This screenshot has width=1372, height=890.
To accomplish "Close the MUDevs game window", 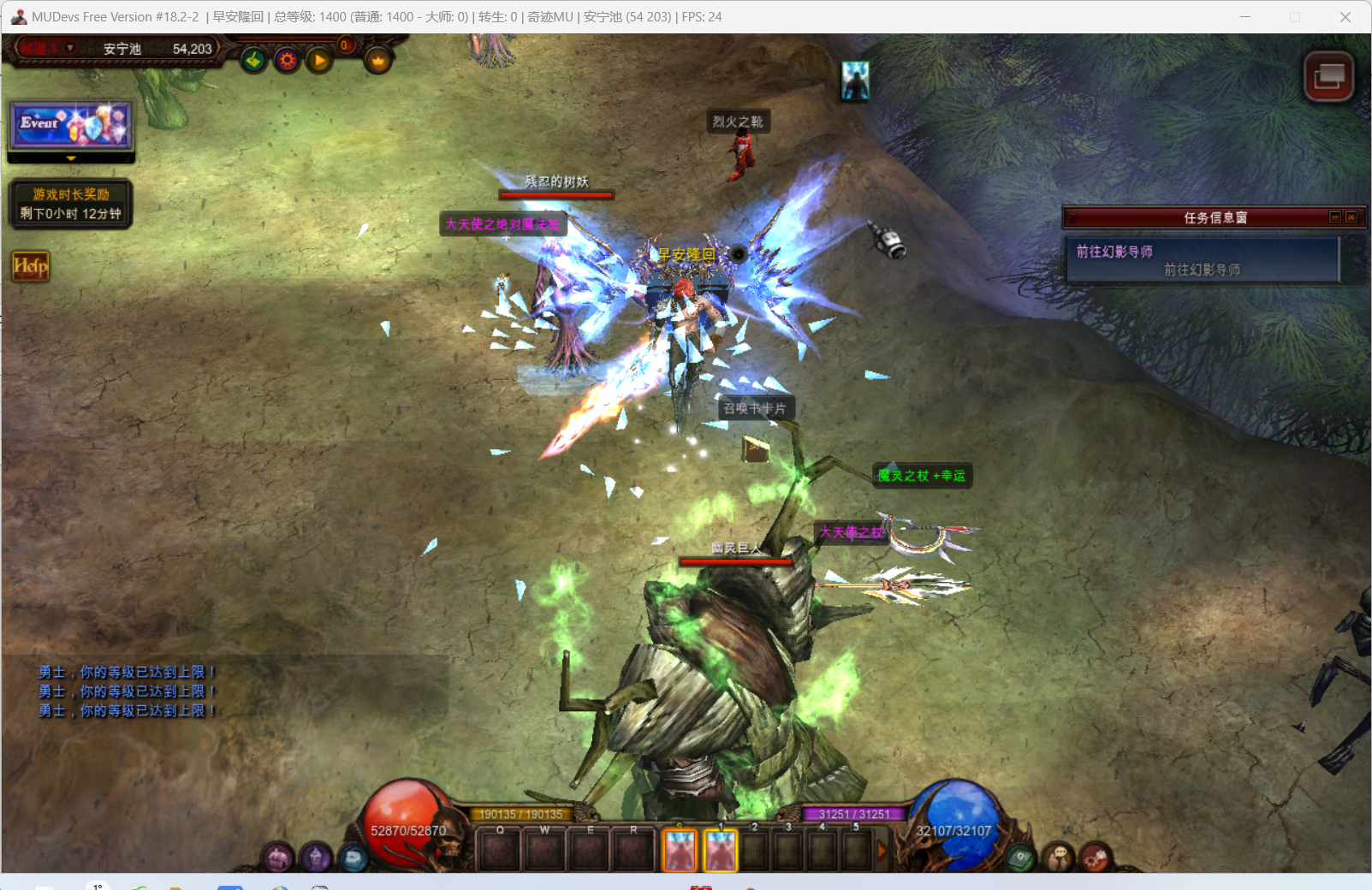I will pyautogui.click(x=1345, y=17).
